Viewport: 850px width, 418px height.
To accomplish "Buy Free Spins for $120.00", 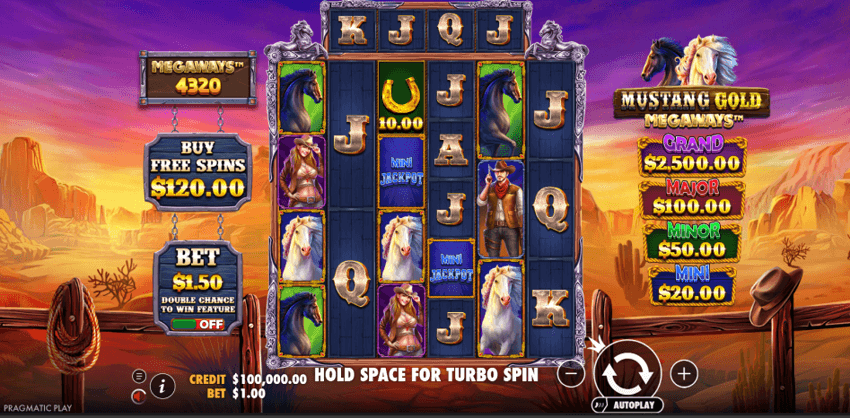I will [197, 174].
